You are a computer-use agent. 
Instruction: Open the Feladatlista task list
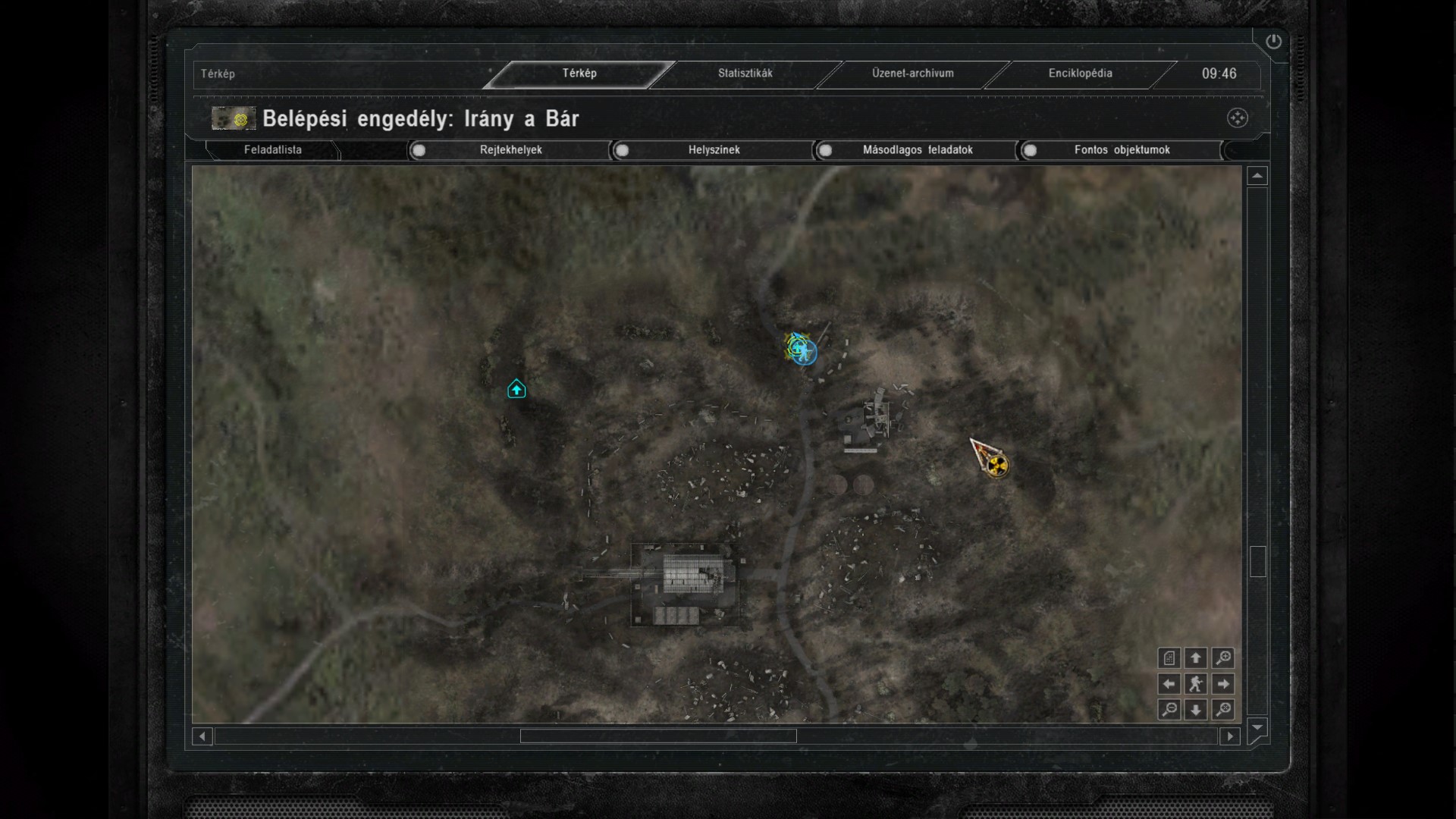(x=273, y=150)
